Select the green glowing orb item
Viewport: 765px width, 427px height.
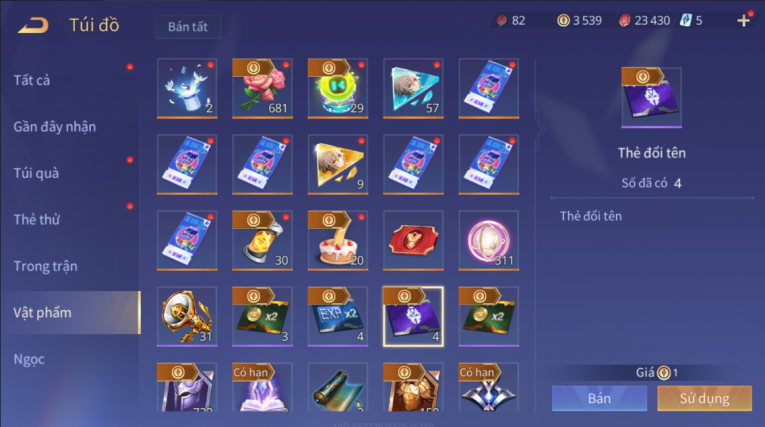click(338, 88)
